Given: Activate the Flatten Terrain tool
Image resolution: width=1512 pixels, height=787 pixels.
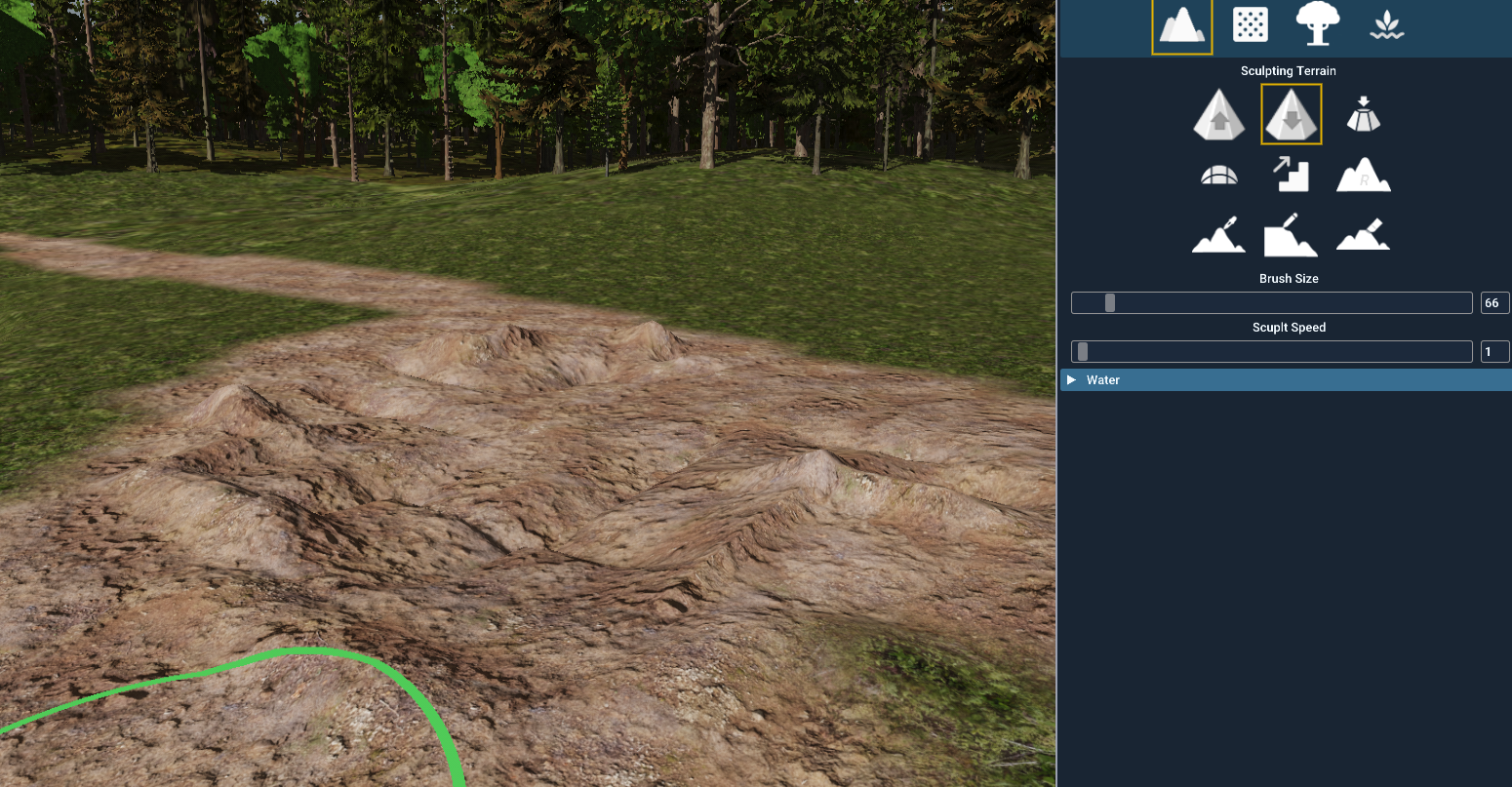Looking at the screenshot, I should click(1363, 113).
